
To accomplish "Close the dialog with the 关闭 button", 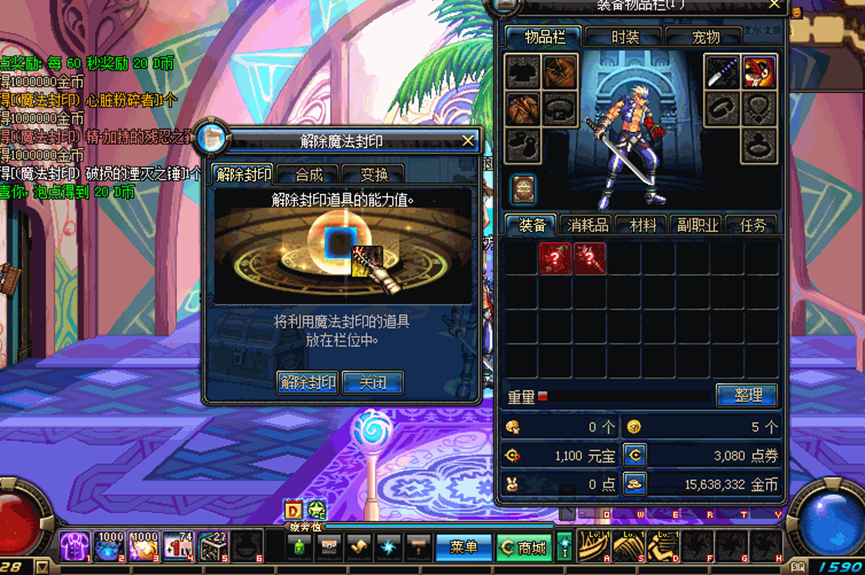I will coord(372,382).
